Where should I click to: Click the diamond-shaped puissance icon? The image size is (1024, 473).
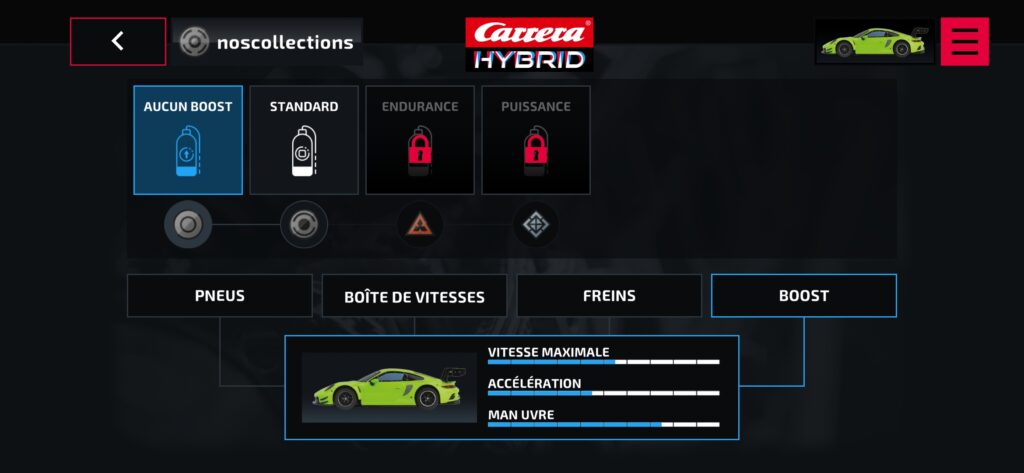(536, 225)
